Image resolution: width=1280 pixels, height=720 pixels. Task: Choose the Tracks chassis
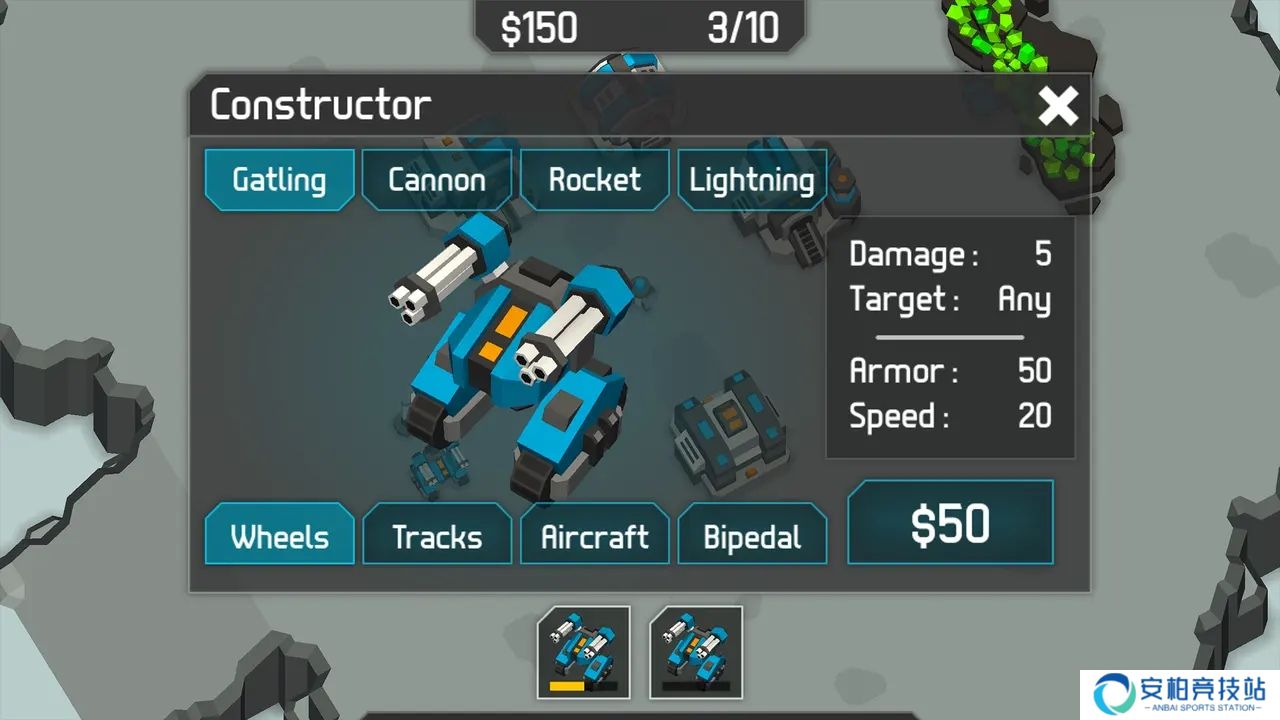(x=437, y=536)
